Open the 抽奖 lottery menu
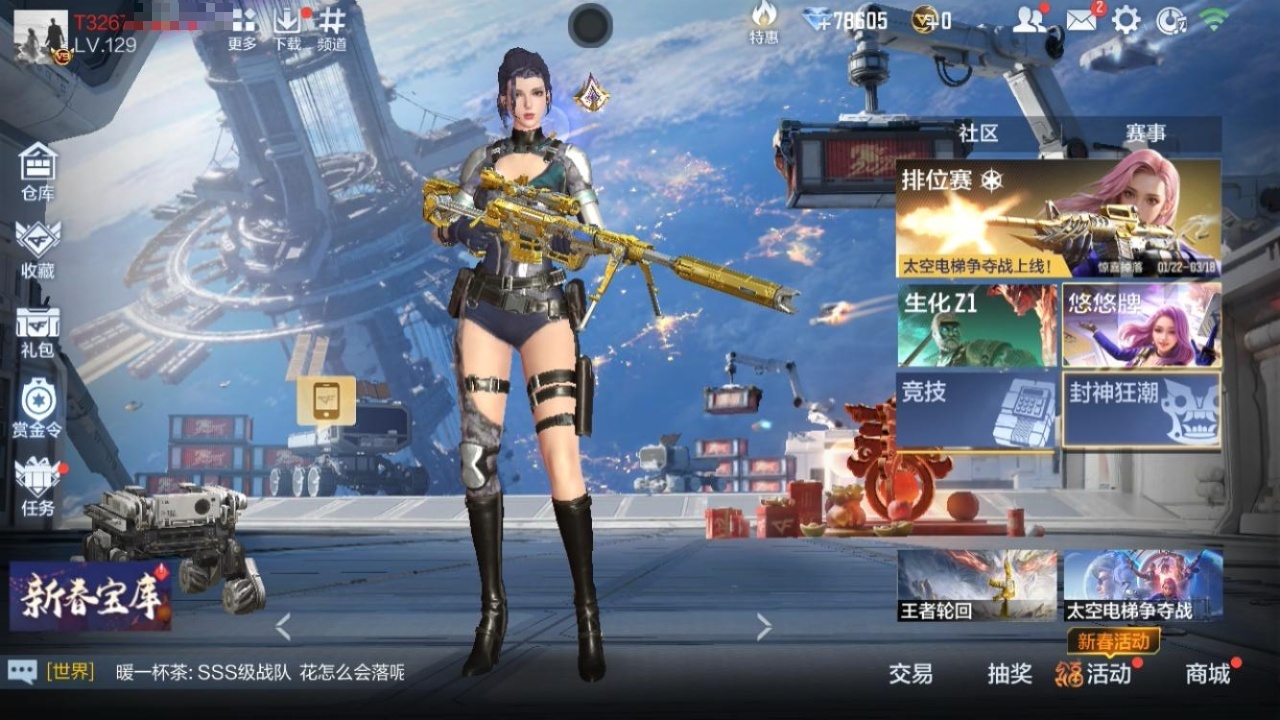1280x720 pixels. pyautogui.click(x=1009, y=674)
